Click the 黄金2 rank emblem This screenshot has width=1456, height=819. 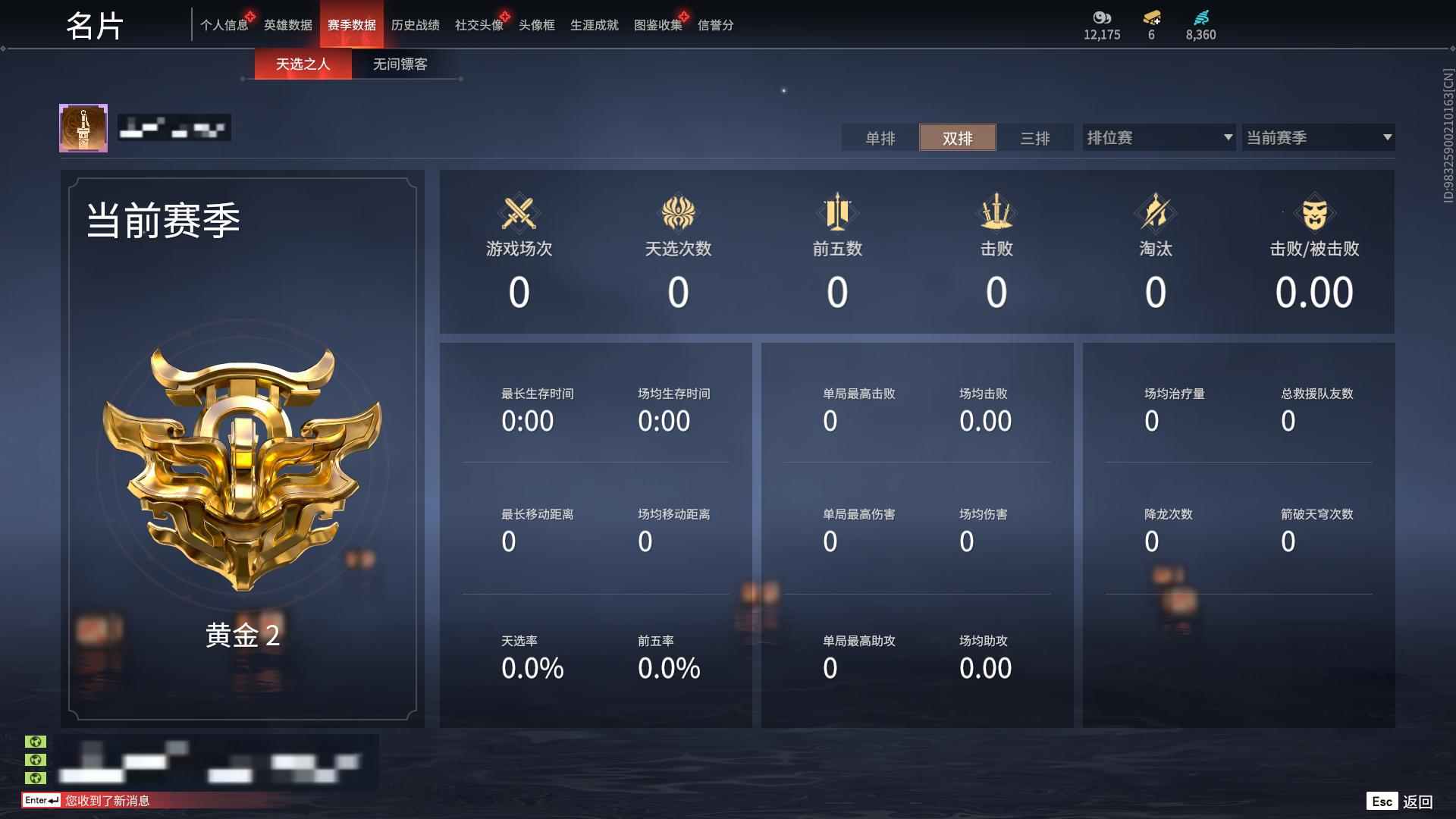tap(243, 470)
